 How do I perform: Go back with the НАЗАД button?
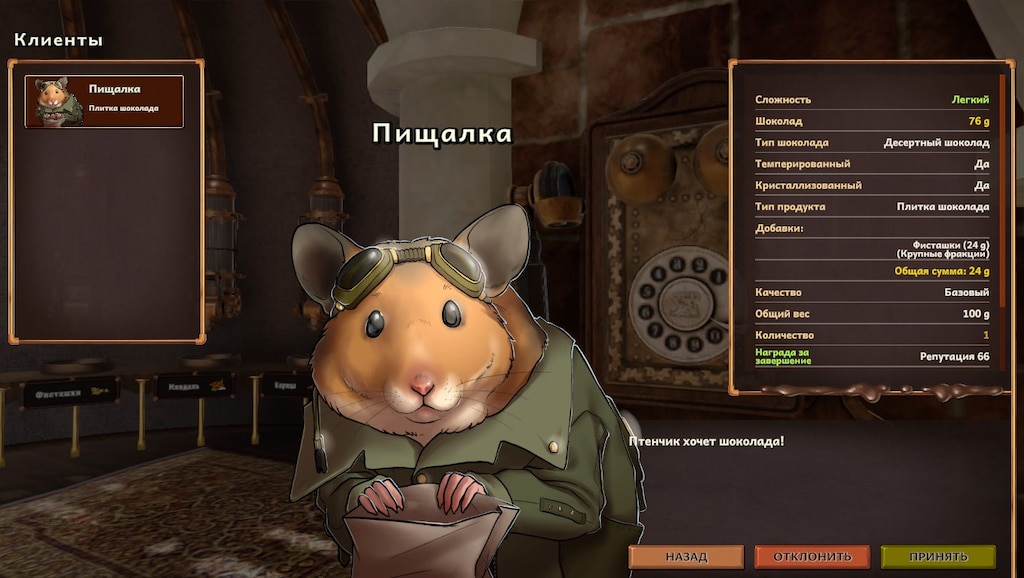point(686,557)
